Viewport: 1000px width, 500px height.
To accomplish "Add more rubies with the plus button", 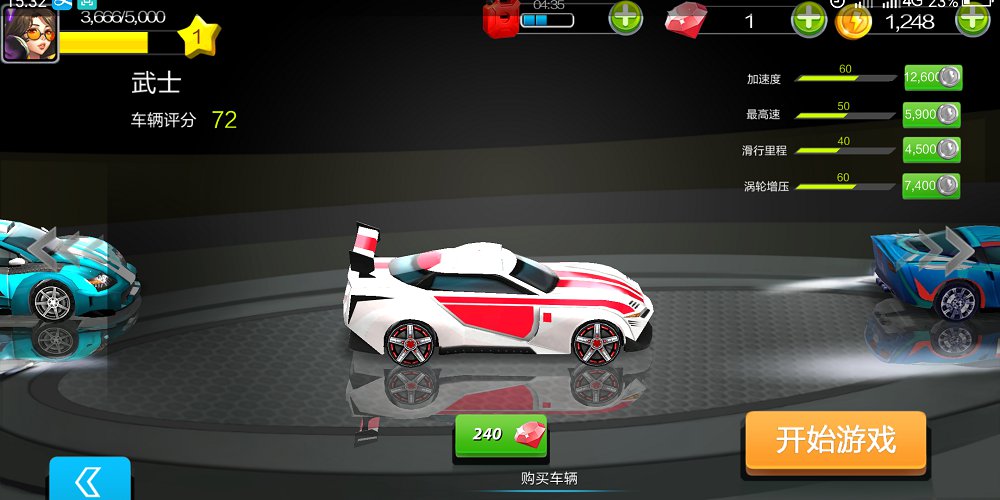I will 808,19.
